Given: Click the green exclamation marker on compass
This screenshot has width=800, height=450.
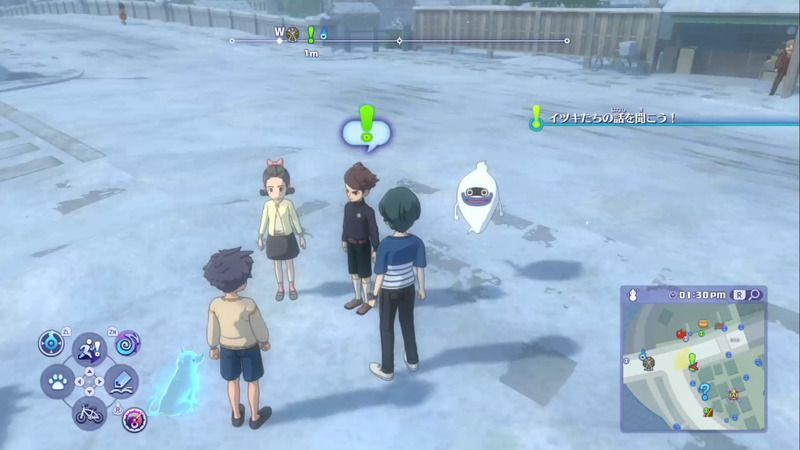Looking at the screenshot, I should (x=310, y=35).
